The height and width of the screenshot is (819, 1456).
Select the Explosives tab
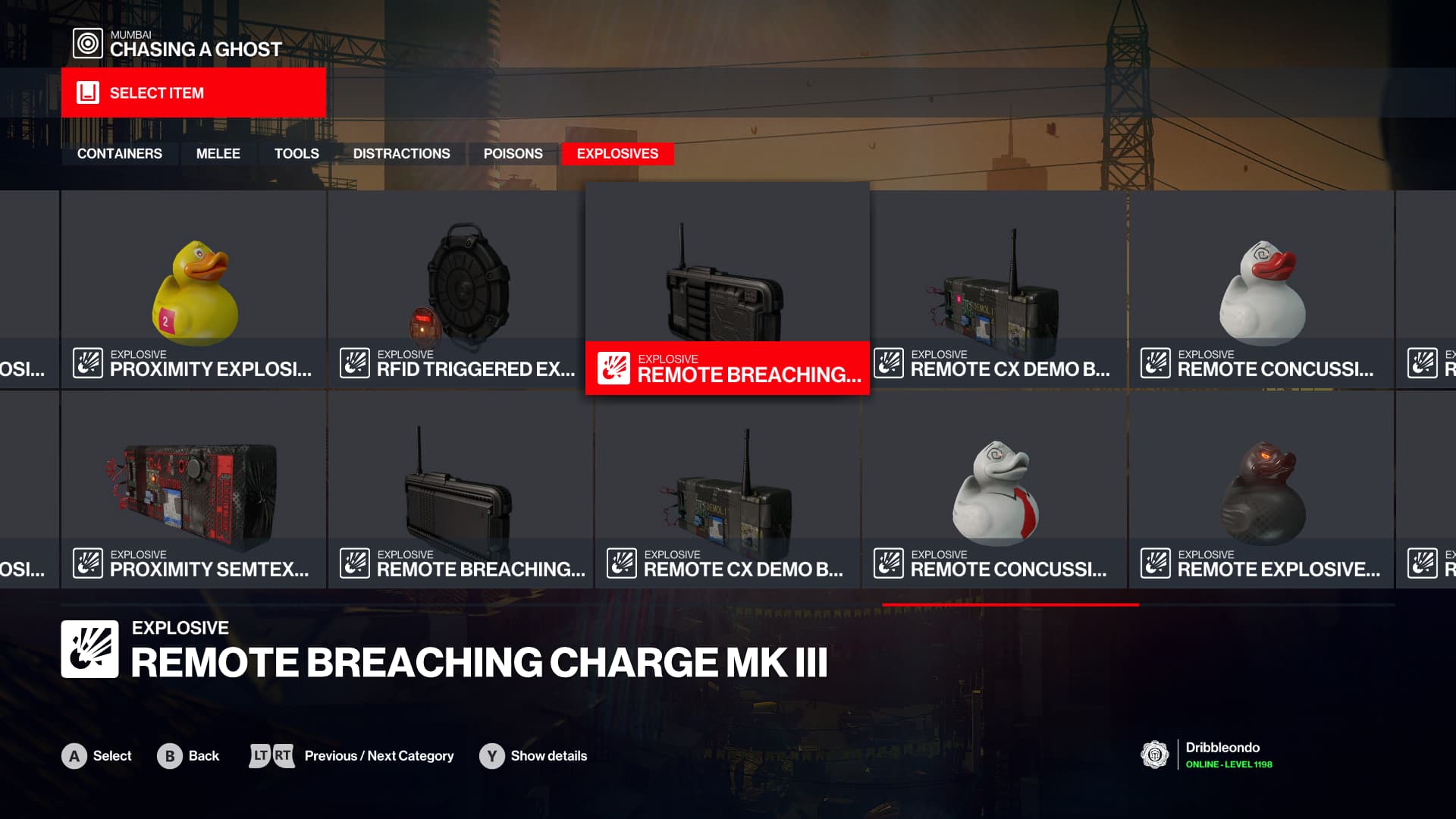pos(617,154)
